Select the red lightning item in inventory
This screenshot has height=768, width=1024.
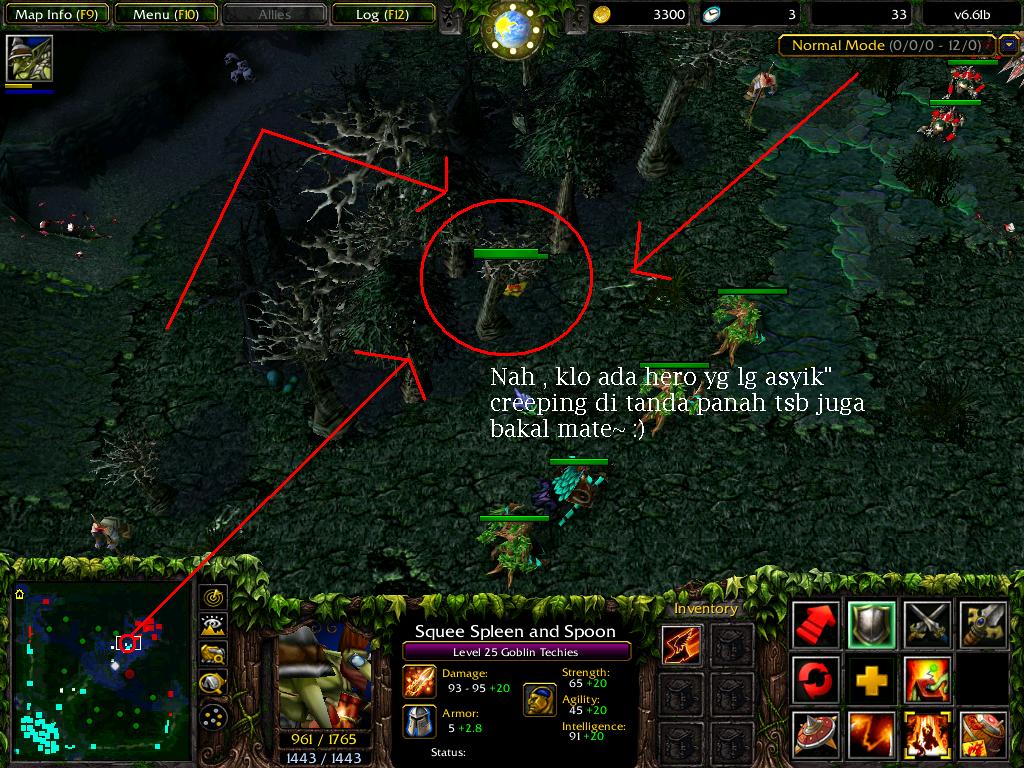(682, 645)
